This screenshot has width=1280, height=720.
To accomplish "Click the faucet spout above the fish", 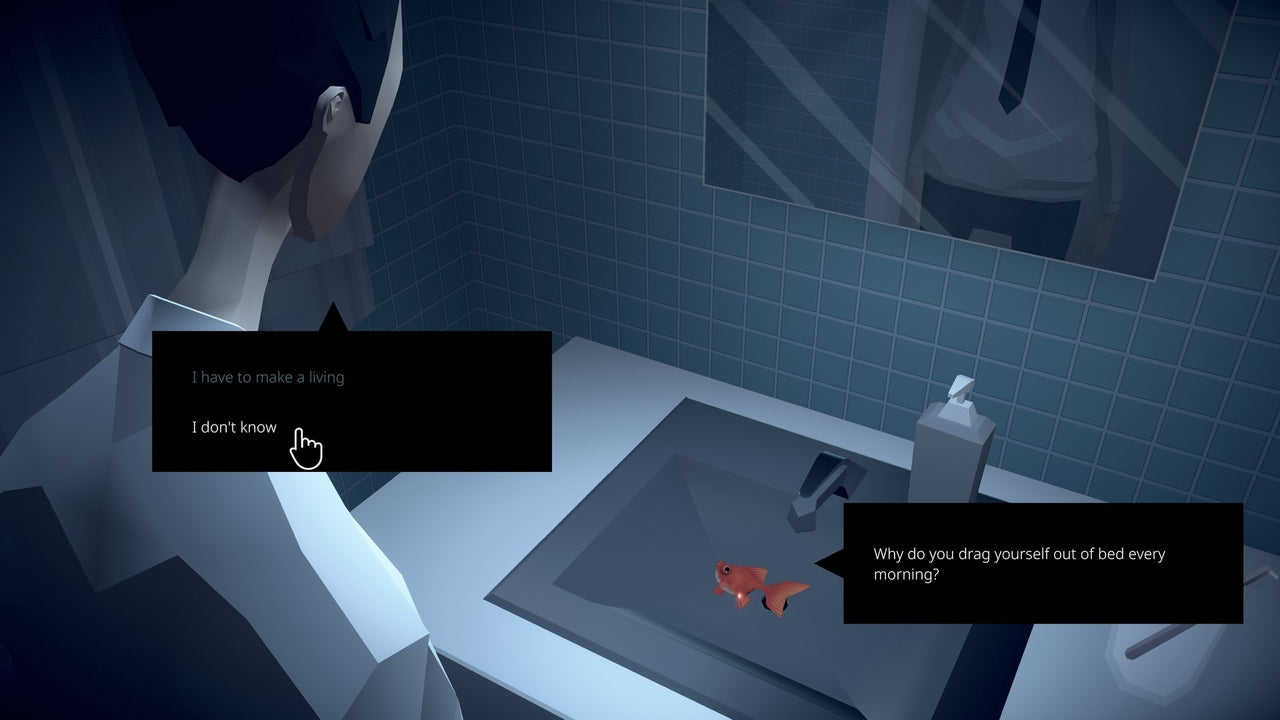I will [x=800, y=500].
